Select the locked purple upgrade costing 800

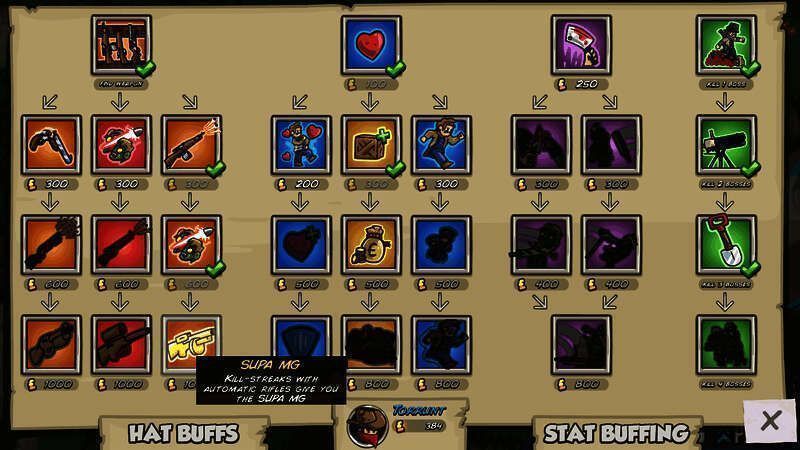[580, 344]
